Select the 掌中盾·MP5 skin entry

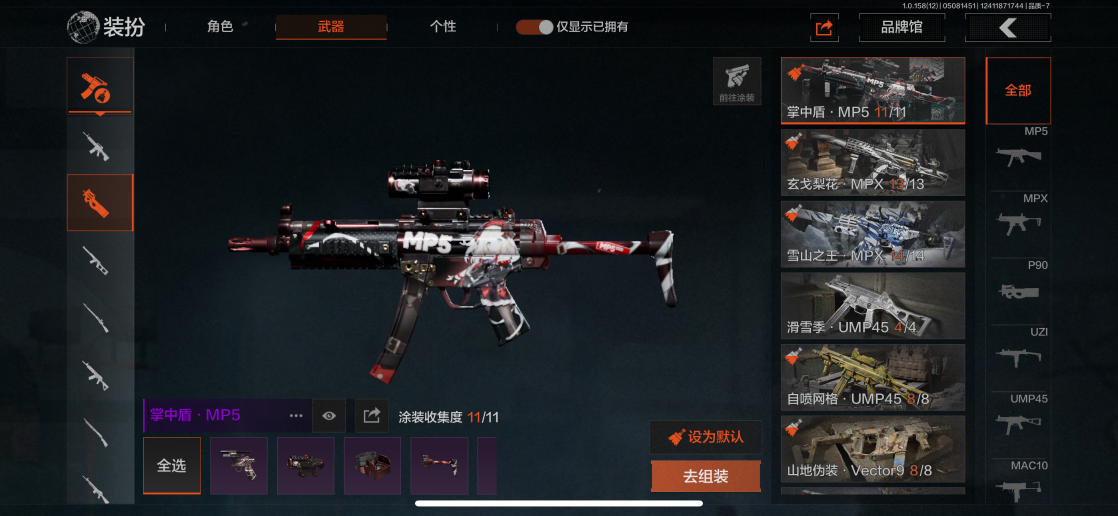pos(872,90)
